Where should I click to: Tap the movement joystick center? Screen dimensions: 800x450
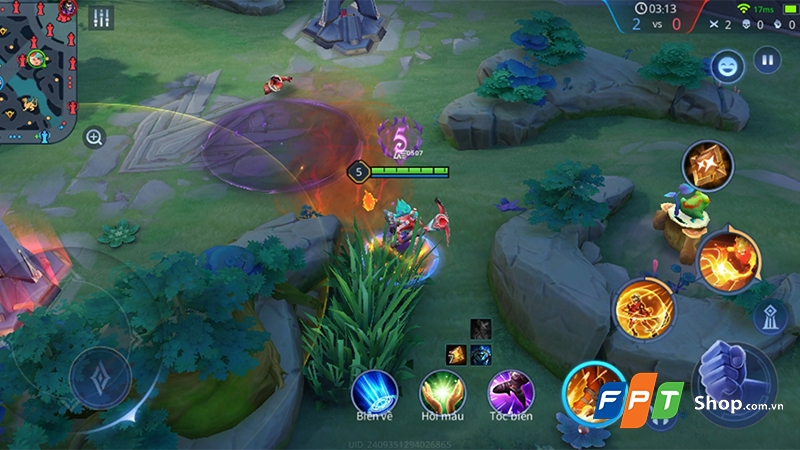tap(102, 377)
